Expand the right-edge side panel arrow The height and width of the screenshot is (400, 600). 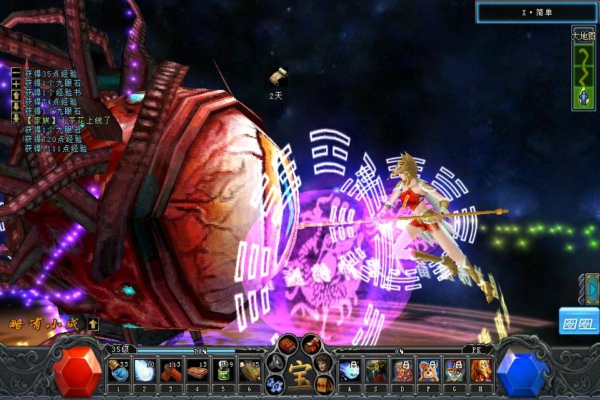[x=592, y=288]
